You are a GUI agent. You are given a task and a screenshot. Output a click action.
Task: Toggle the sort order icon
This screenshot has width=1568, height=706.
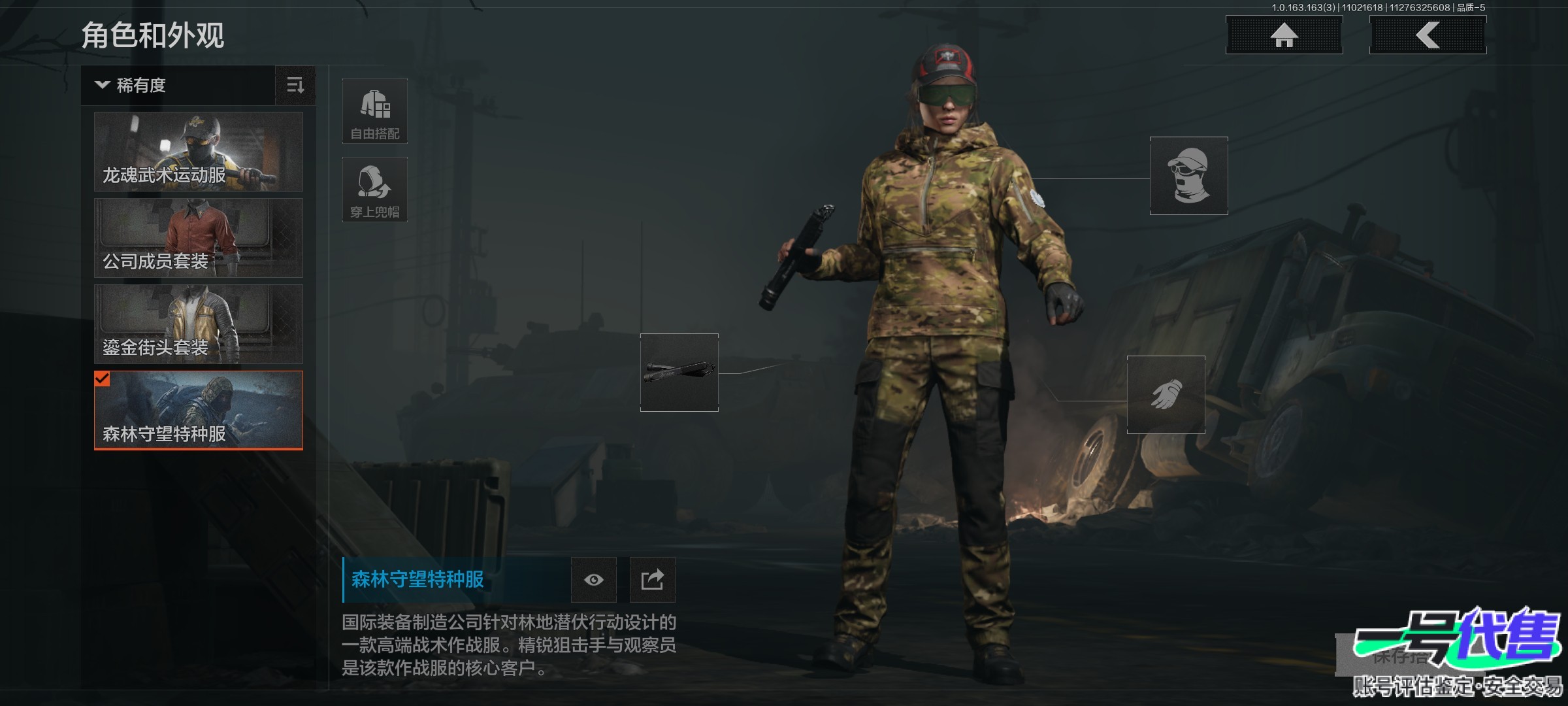(295, 86)
